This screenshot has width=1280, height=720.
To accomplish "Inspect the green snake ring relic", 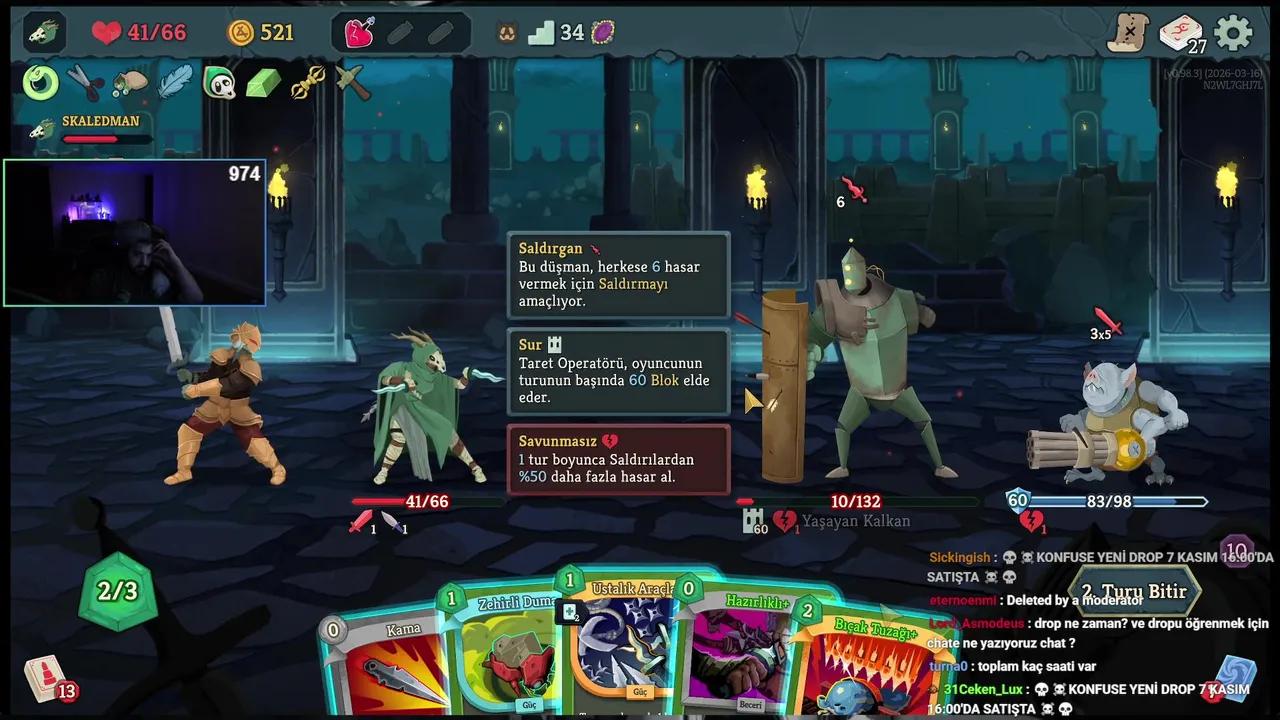I will coord(41,83).
